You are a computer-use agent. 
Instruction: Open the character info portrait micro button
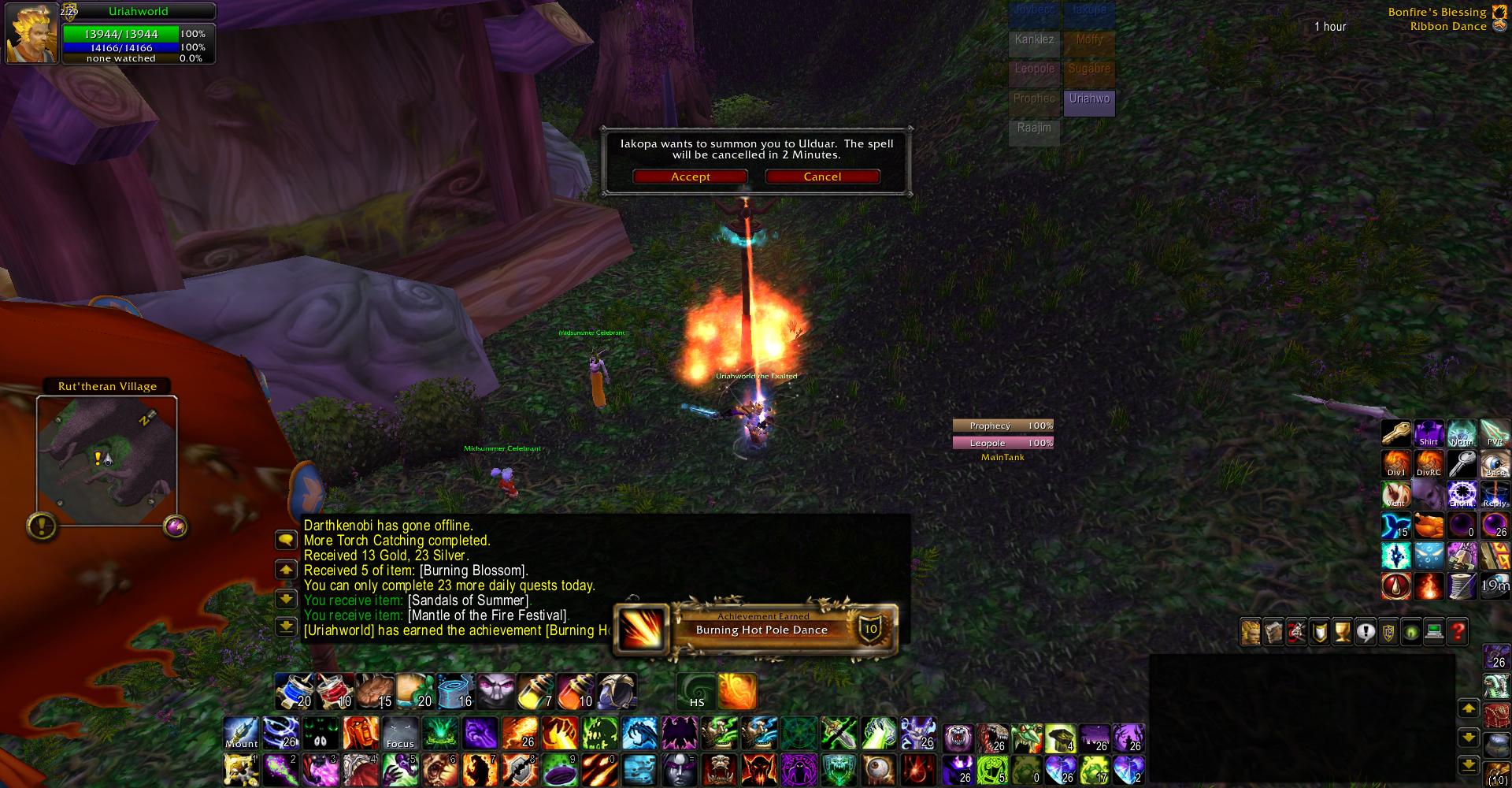pyautogui.click(x=1251, y=632)
